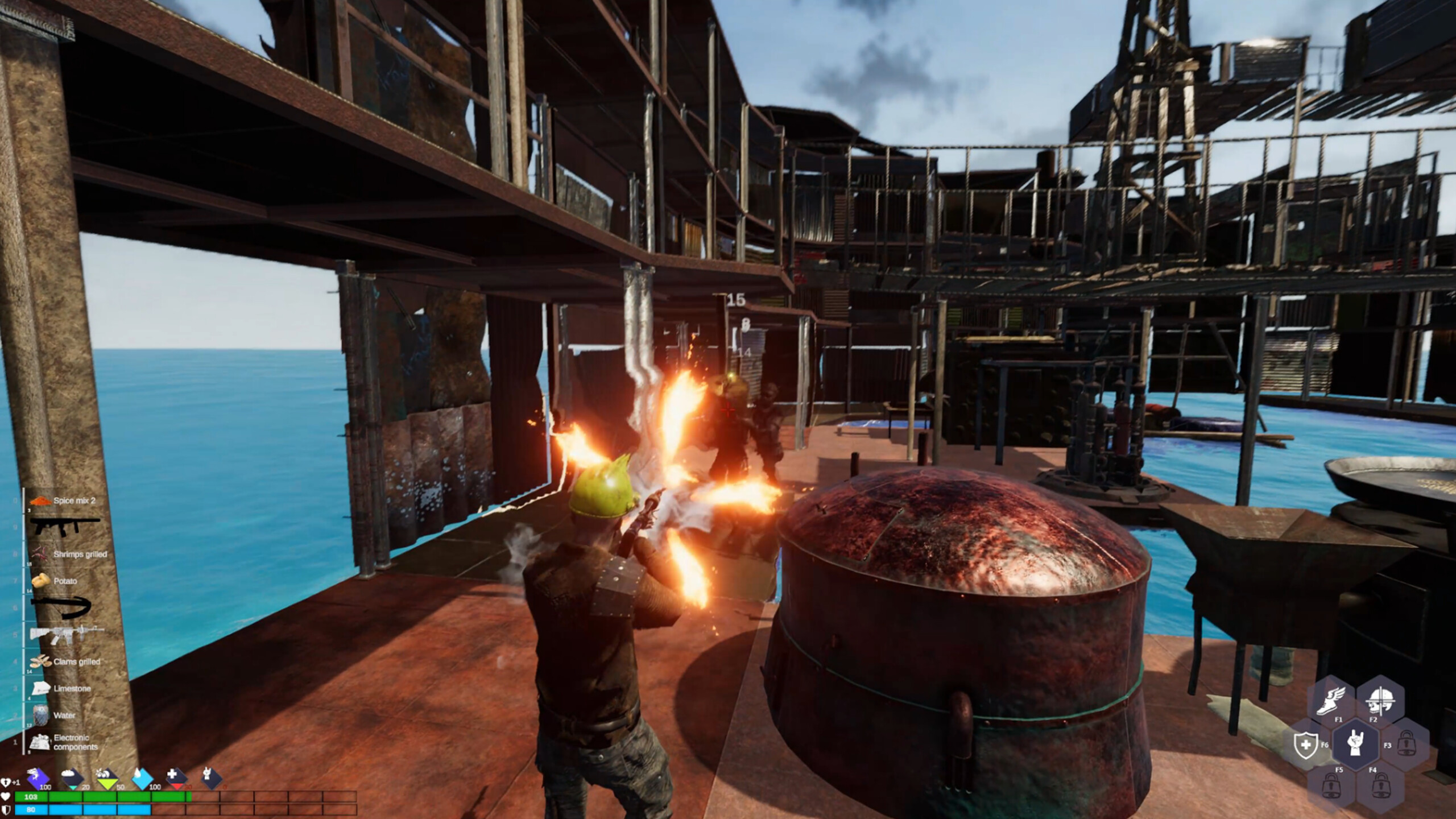Select the Clams grilled item slot
Viewport: 1456px width, 819px height.
tap(63, 662)
